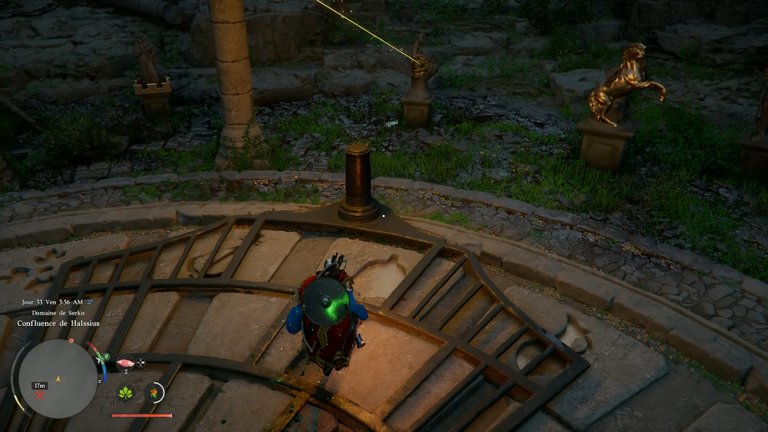Open the circular minimap
The image size is (768, 432).
57,378
